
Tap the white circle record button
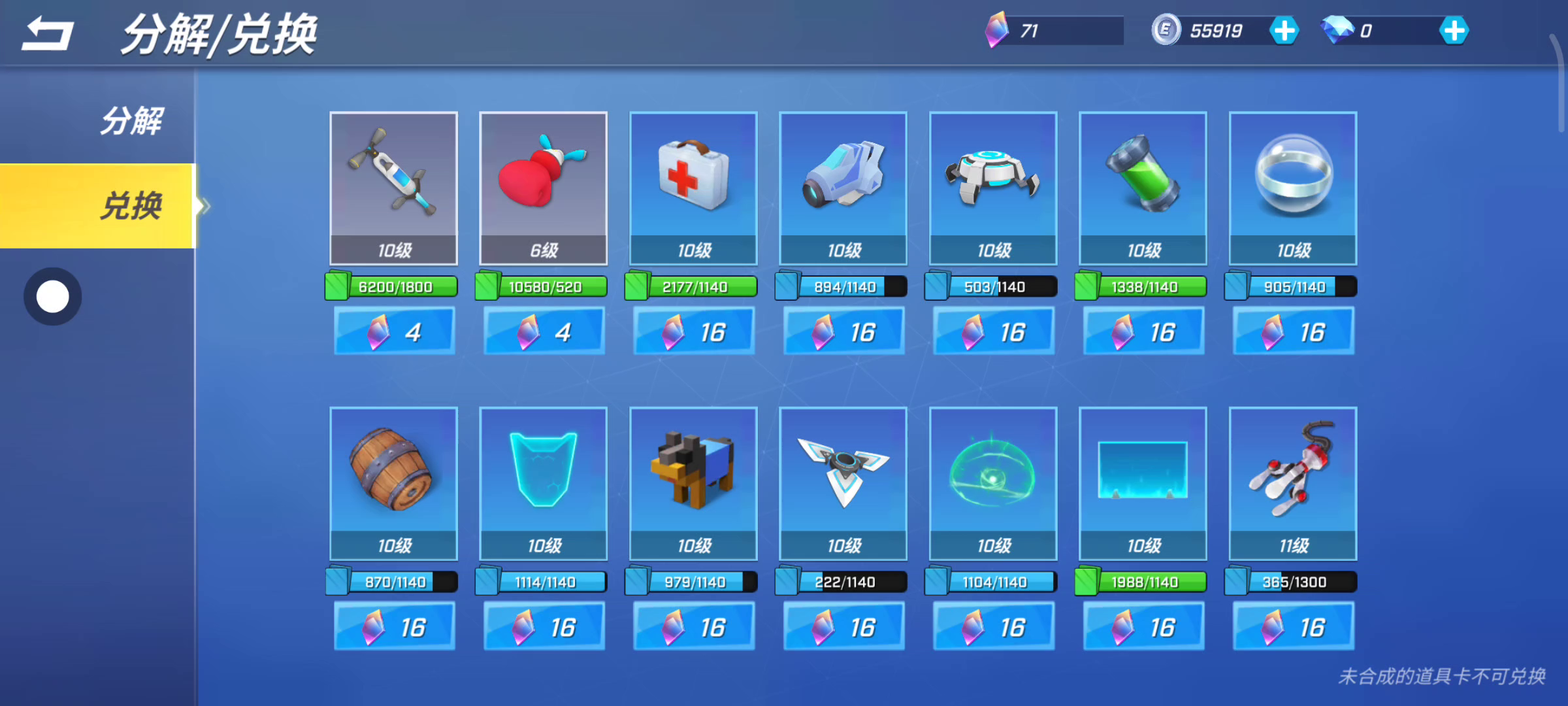pyautogui.click(x=53, y=297)
